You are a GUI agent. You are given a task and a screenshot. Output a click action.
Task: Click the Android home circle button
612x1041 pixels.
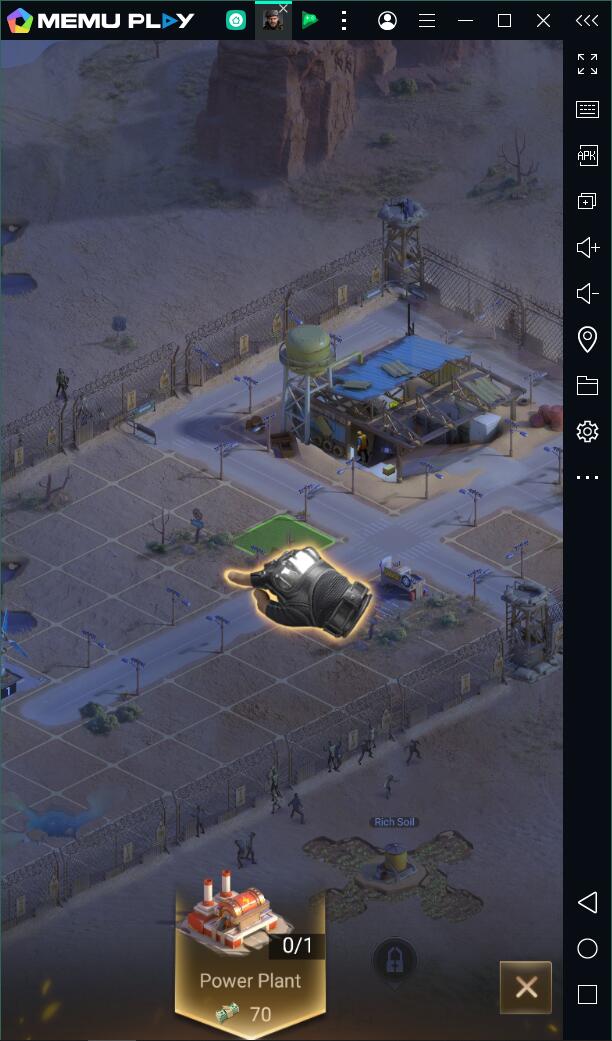[x=587, y=948]
